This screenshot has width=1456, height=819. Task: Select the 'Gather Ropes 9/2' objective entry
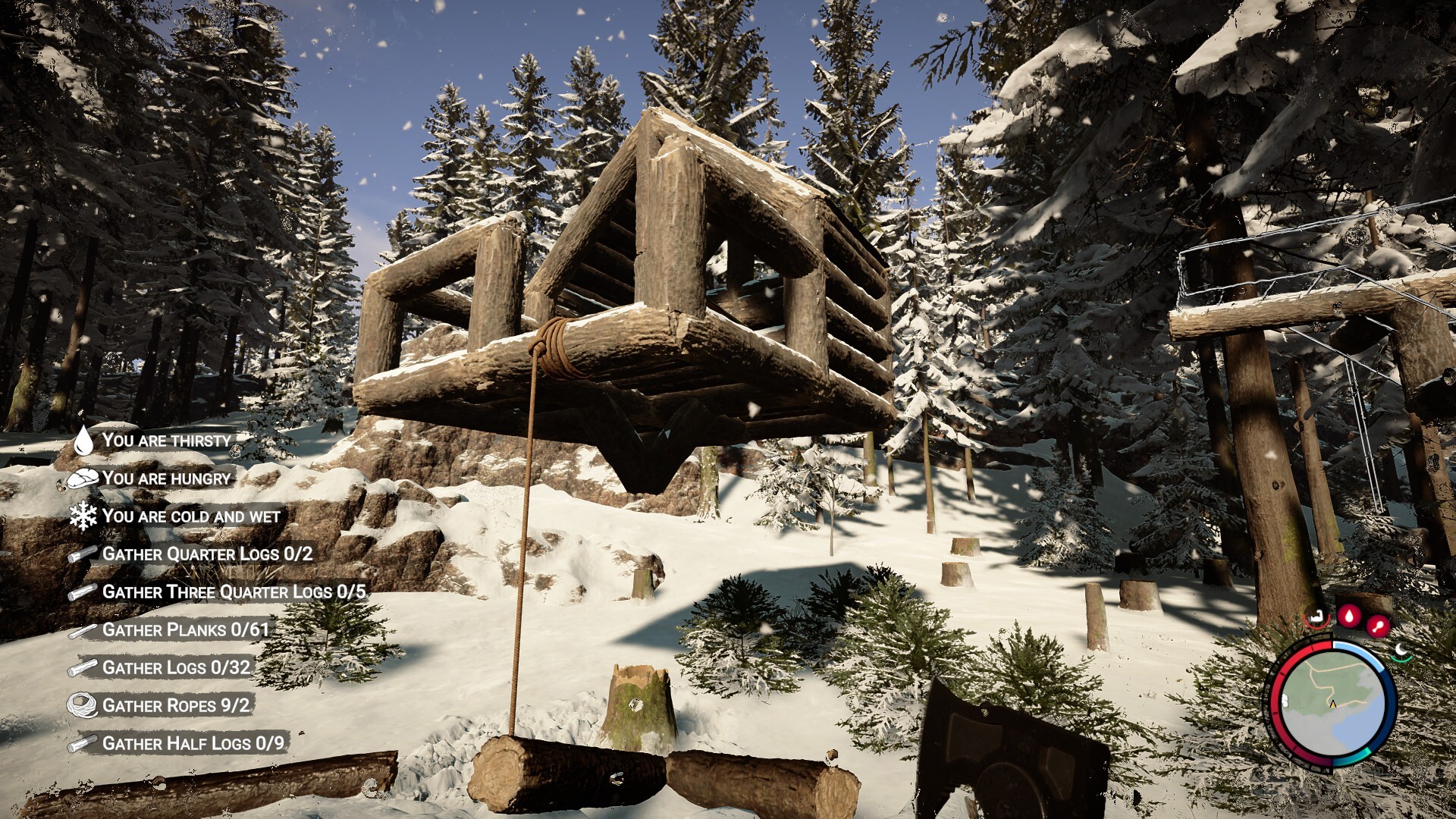coord(179,704)
